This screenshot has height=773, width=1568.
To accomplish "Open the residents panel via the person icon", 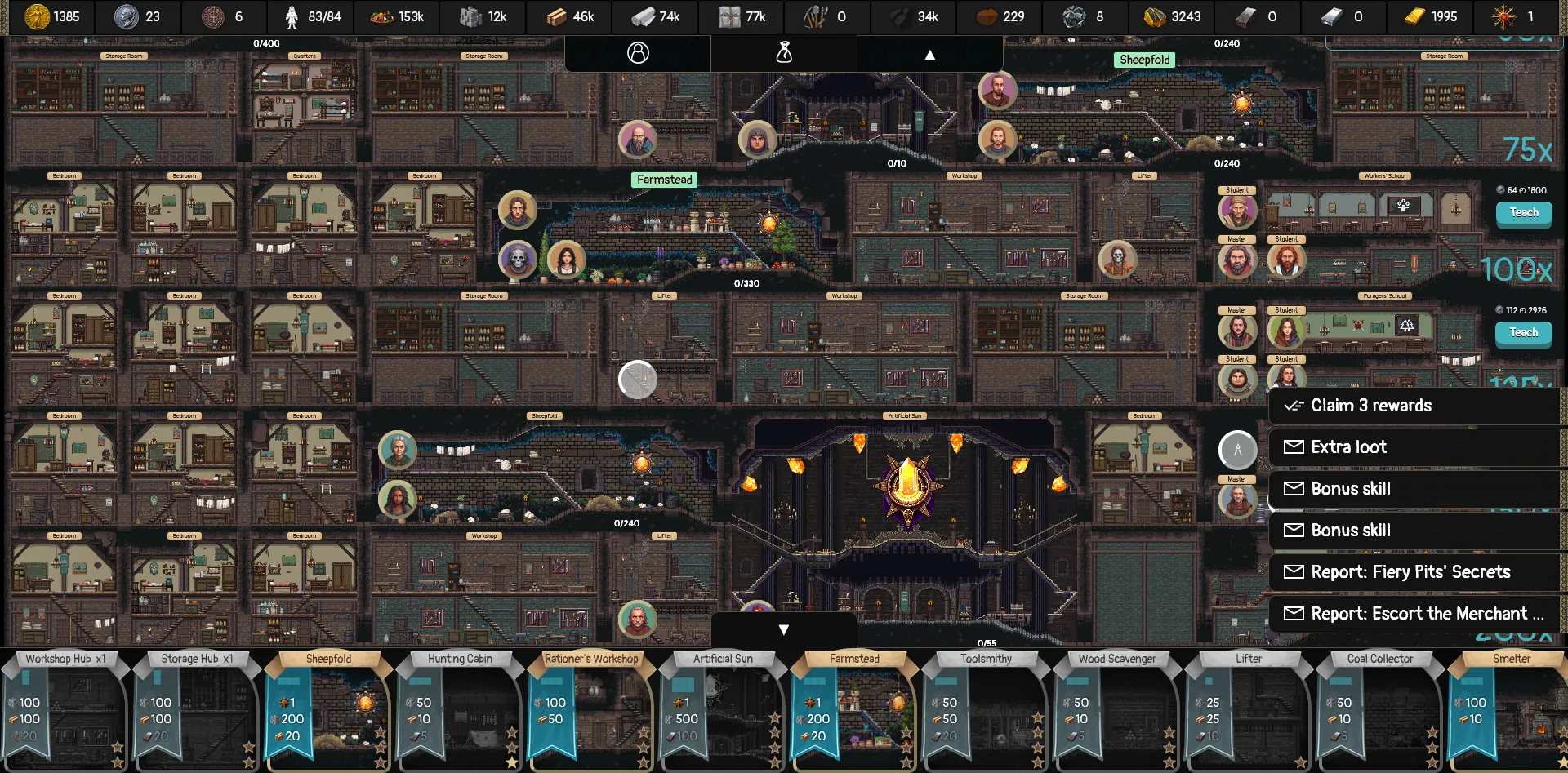I will pos(637,52).
